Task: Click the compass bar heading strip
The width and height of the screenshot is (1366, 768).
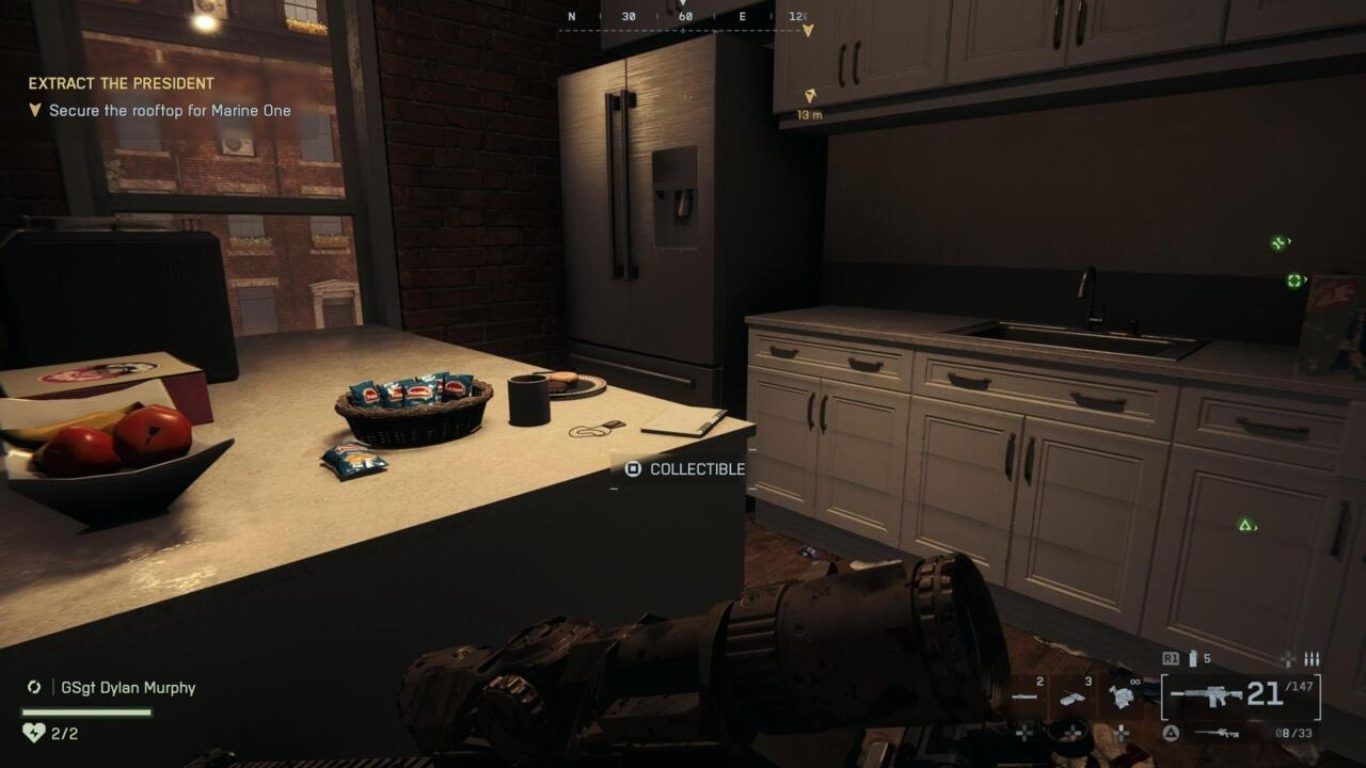Action: coord(684,18)
